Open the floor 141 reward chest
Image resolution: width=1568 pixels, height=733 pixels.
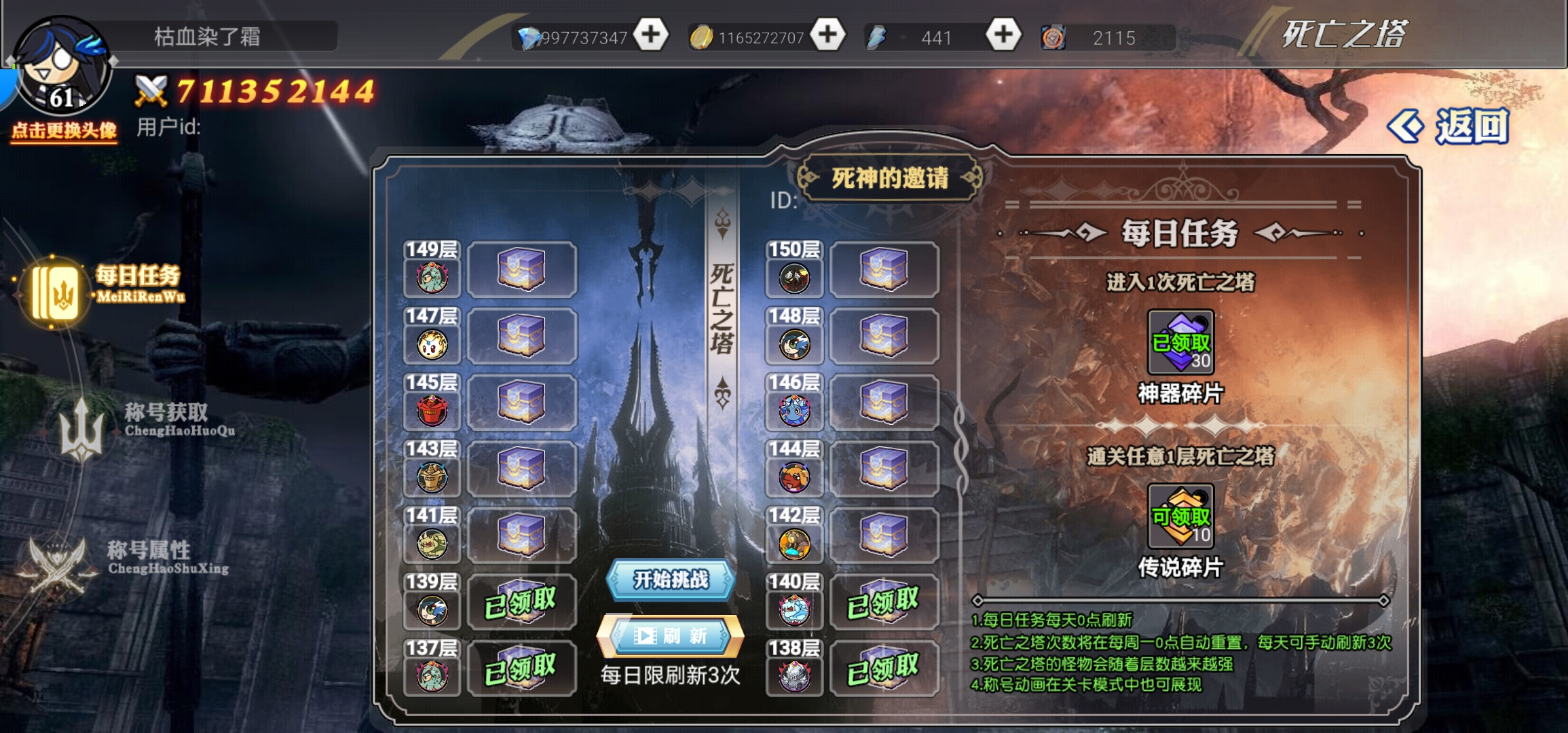521,535
